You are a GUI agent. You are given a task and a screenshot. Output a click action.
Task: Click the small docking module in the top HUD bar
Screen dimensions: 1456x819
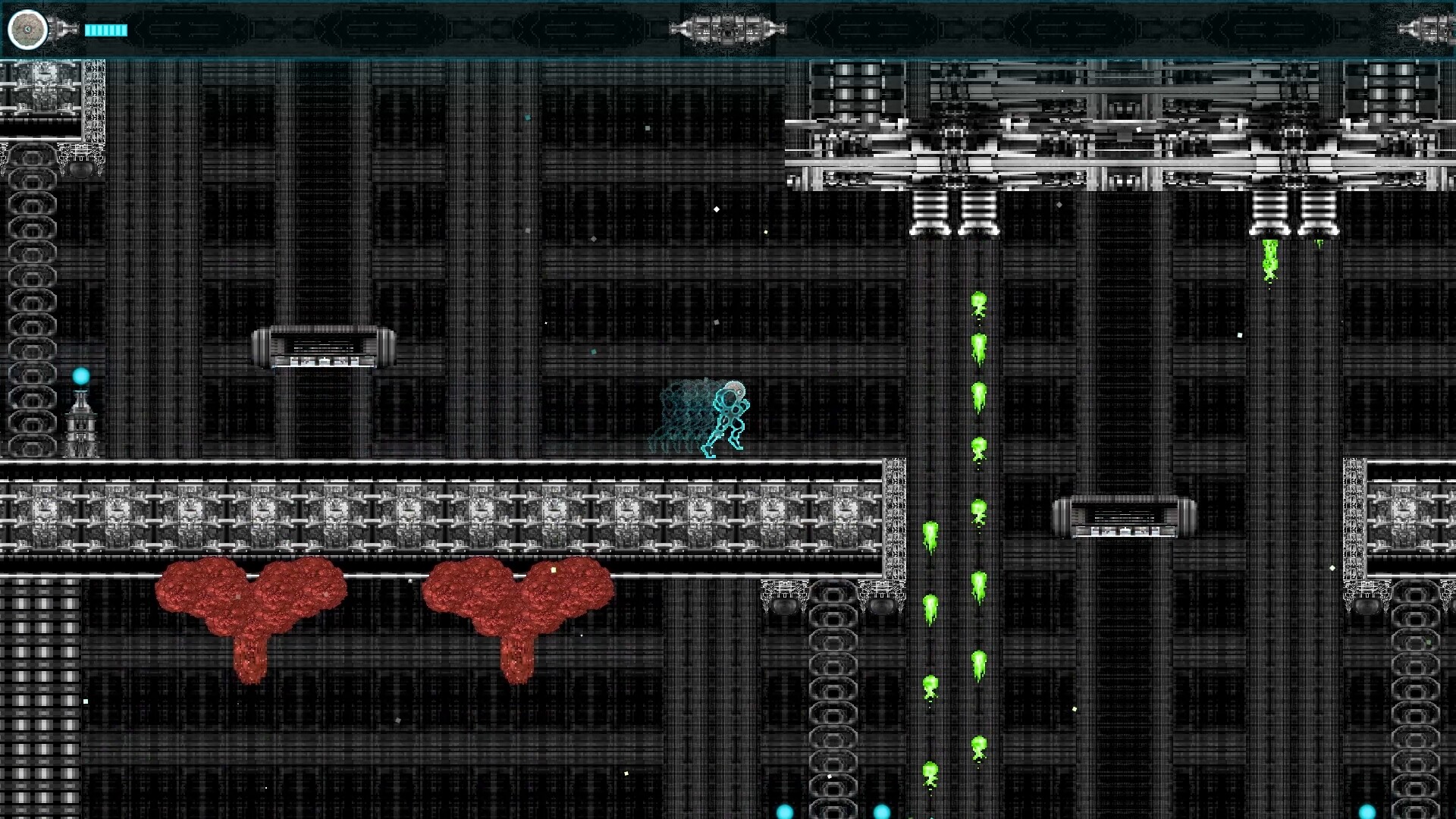click(x=726, y=30)
